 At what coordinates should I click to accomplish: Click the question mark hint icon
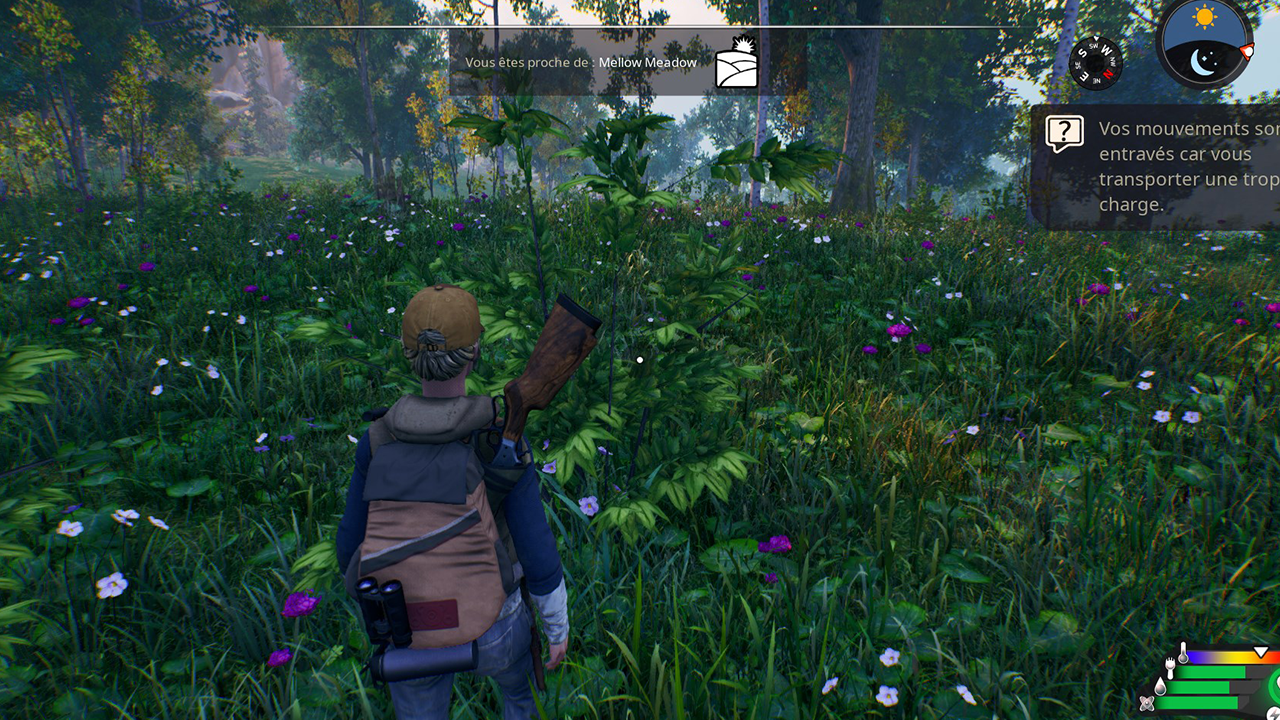tap(1065, 132)
